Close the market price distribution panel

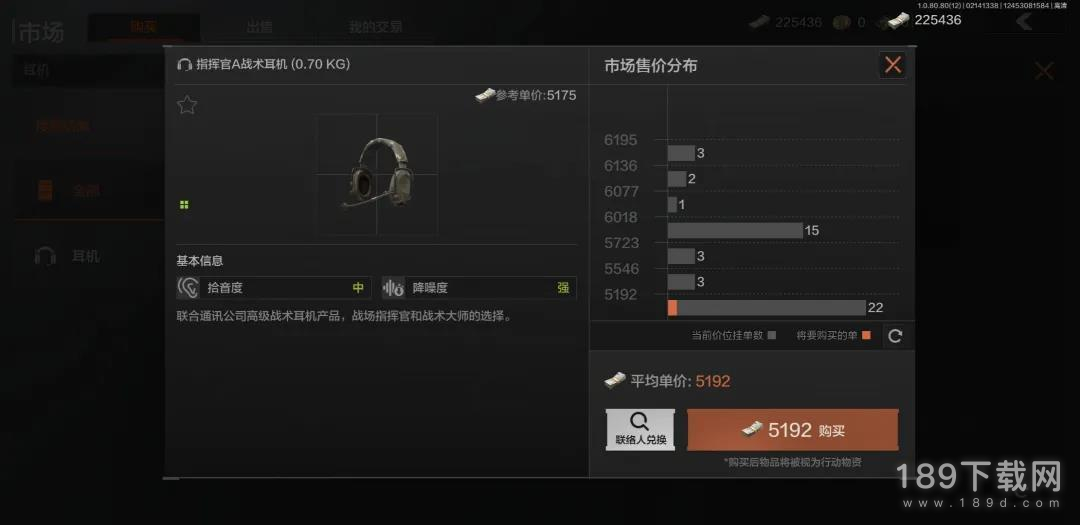click(x=892, y=66)
